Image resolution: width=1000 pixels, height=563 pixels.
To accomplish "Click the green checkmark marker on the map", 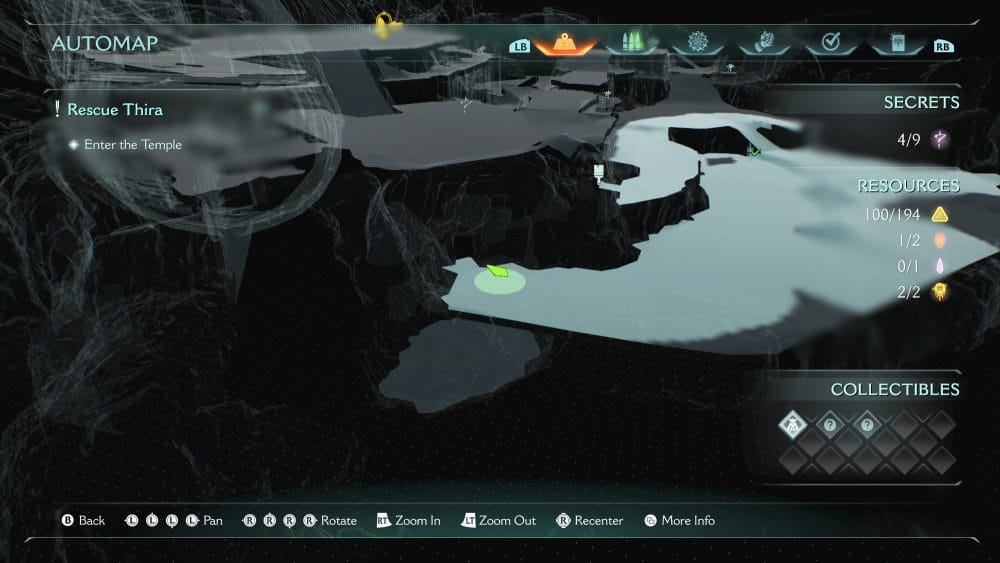I will click(x=753, y=151).
